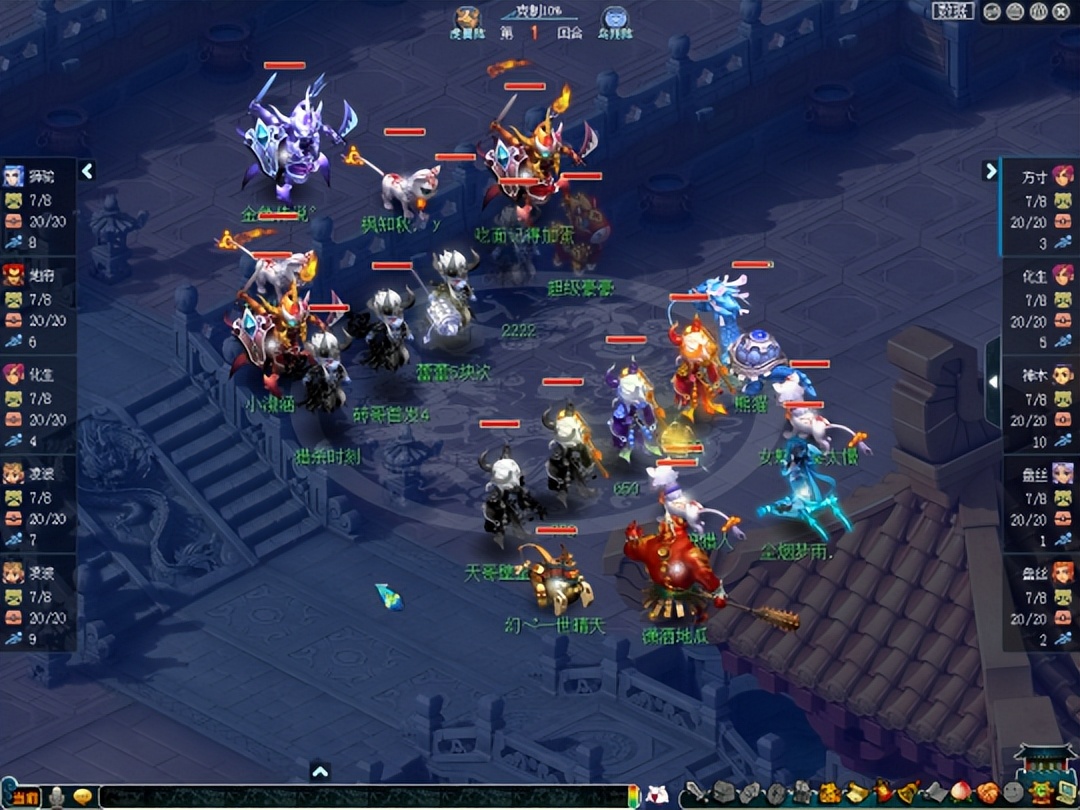Activate the microphone voice chat icon
This screenshot has height=810, width=1080.
click(x=58, y=797)
